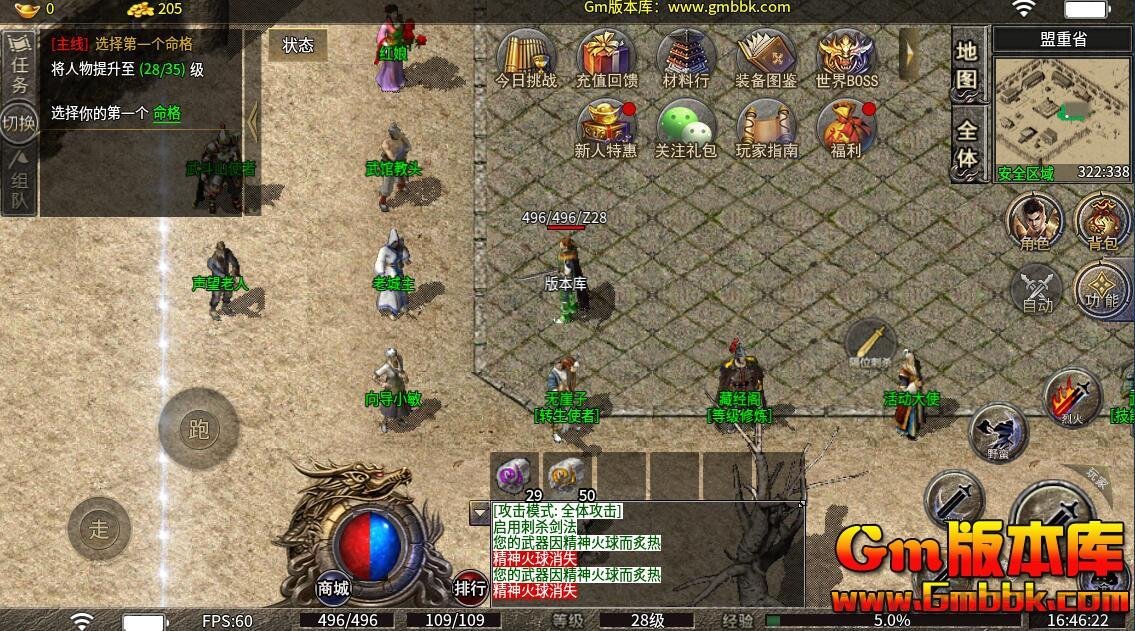The width and height of the screenshot is (1135, 631).
Task: Switch to the 状态 status tab
Action: (x=297, y=45)
